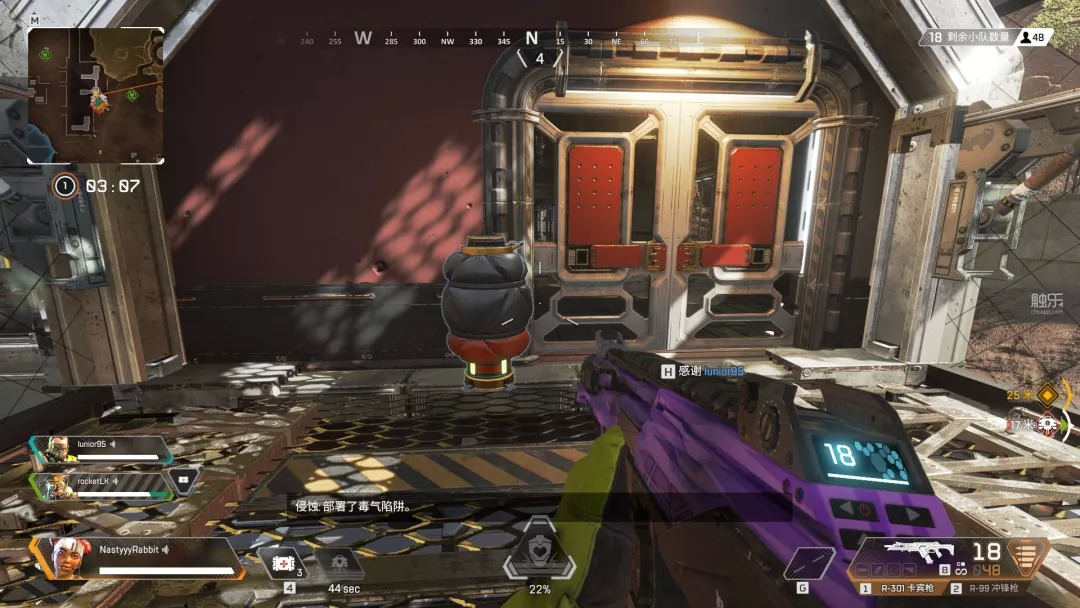Screen dimensions: 1080x608
Task: Select the health kit item slot
Action: coord(283,564)
